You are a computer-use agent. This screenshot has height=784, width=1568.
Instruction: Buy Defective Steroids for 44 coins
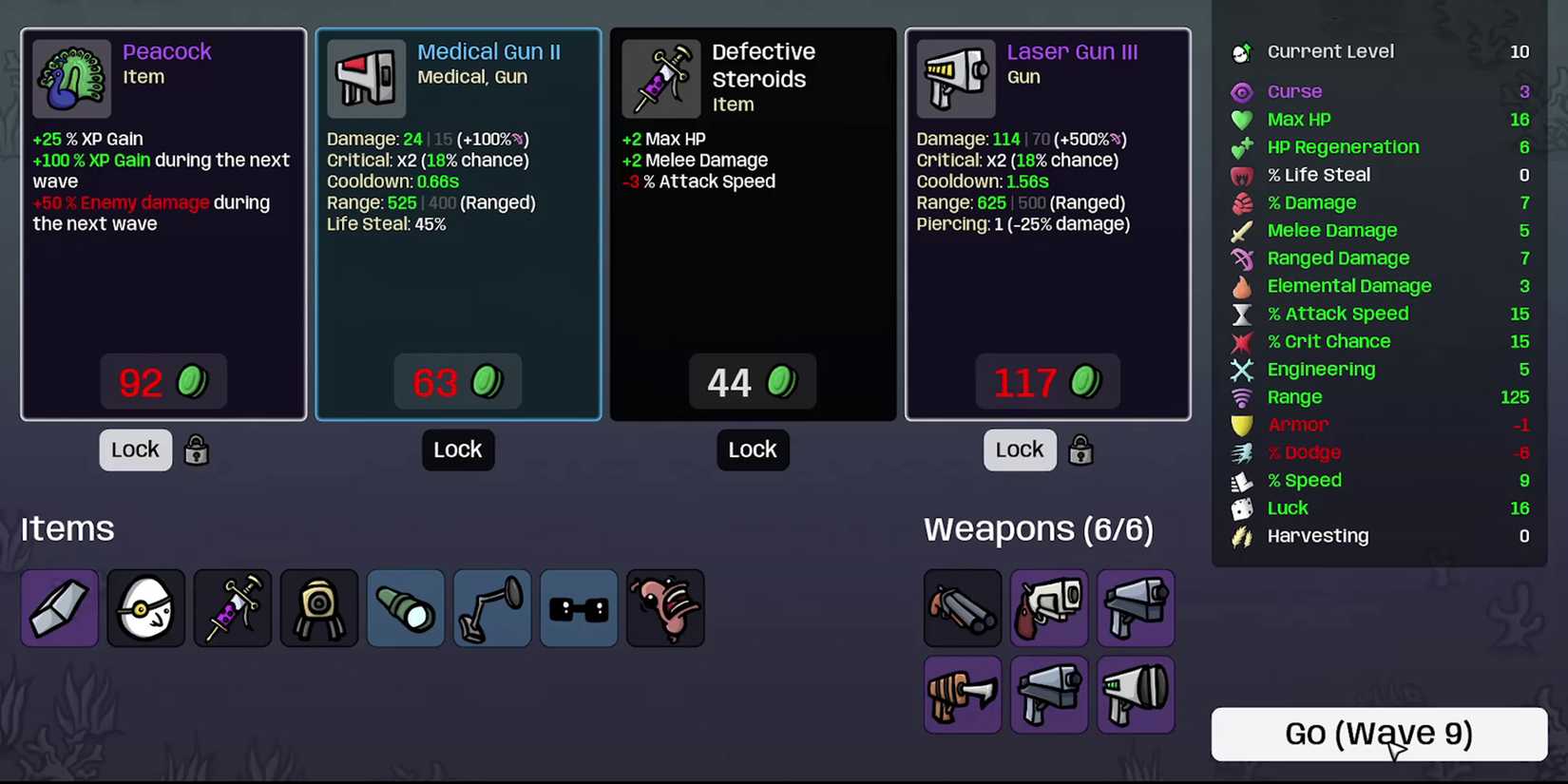click(752, 381)
